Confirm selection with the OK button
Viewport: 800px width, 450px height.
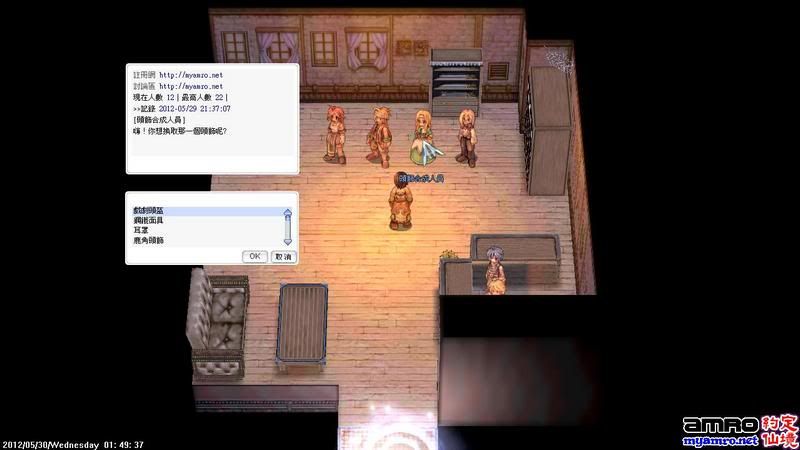click(255, 256)
